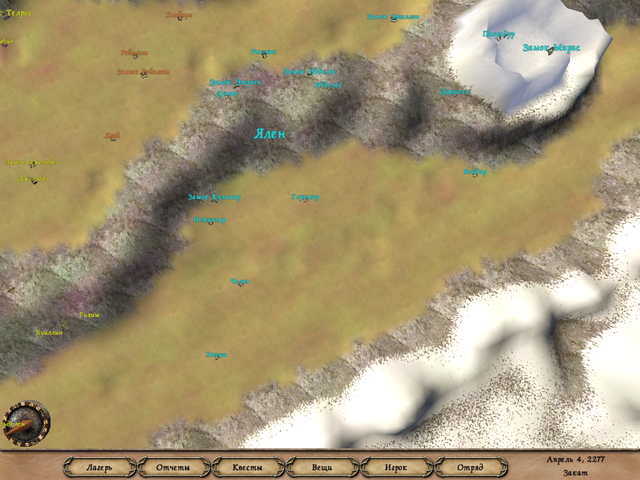Choose the Замок Мэтис castle label
640x480 pixels.
tap(551, 47)
